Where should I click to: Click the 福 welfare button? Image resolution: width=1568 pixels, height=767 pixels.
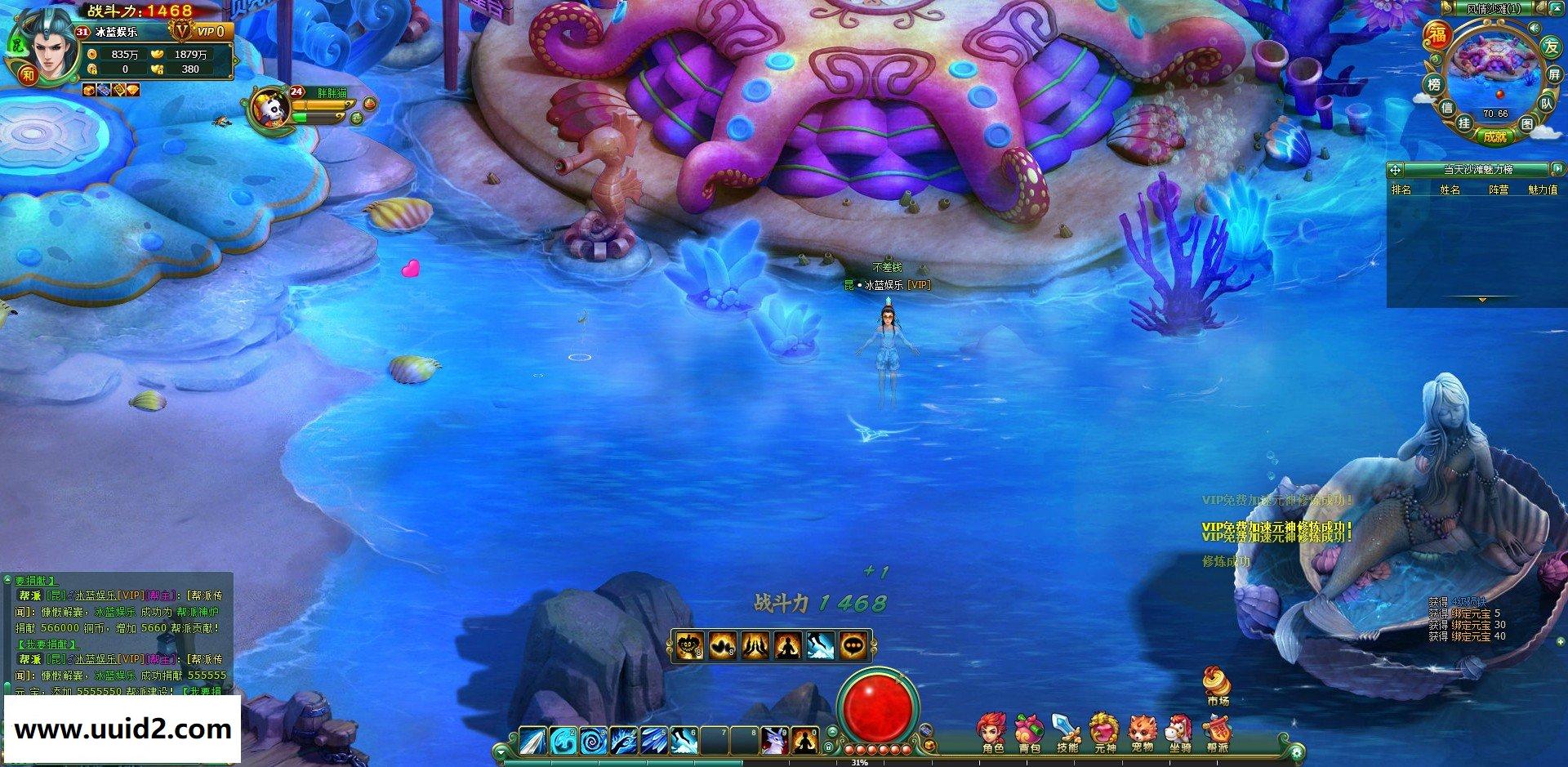coord(1437,34)
